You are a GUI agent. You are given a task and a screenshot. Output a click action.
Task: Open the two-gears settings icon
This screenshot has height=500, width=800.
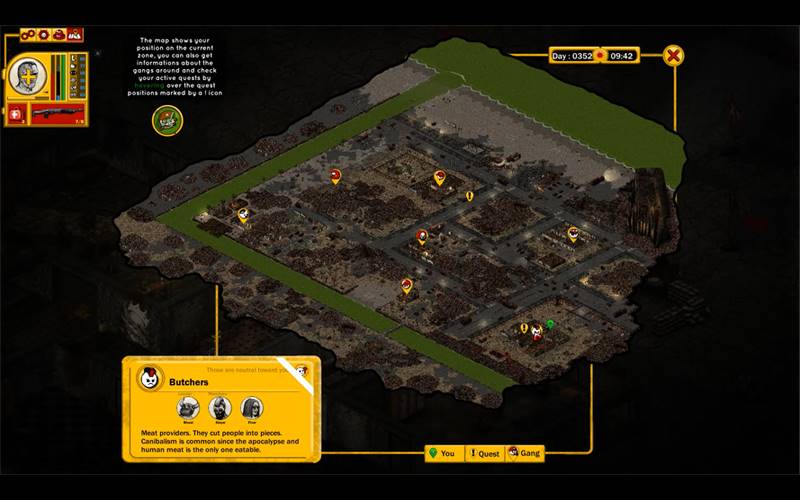click(x=29, y=35)
